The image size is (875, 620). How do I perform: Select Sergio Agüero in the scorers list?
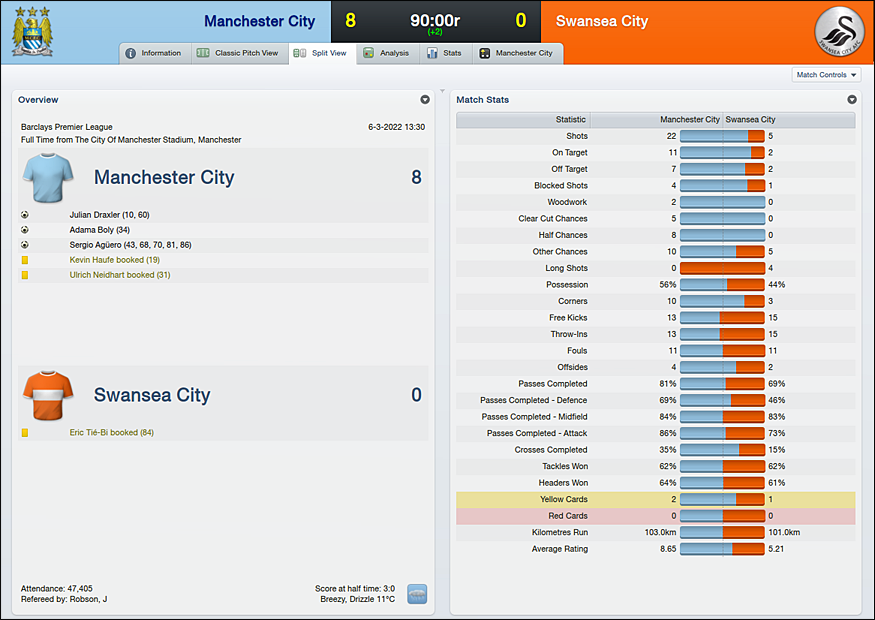pyautogui.click(x=130, y=245)
